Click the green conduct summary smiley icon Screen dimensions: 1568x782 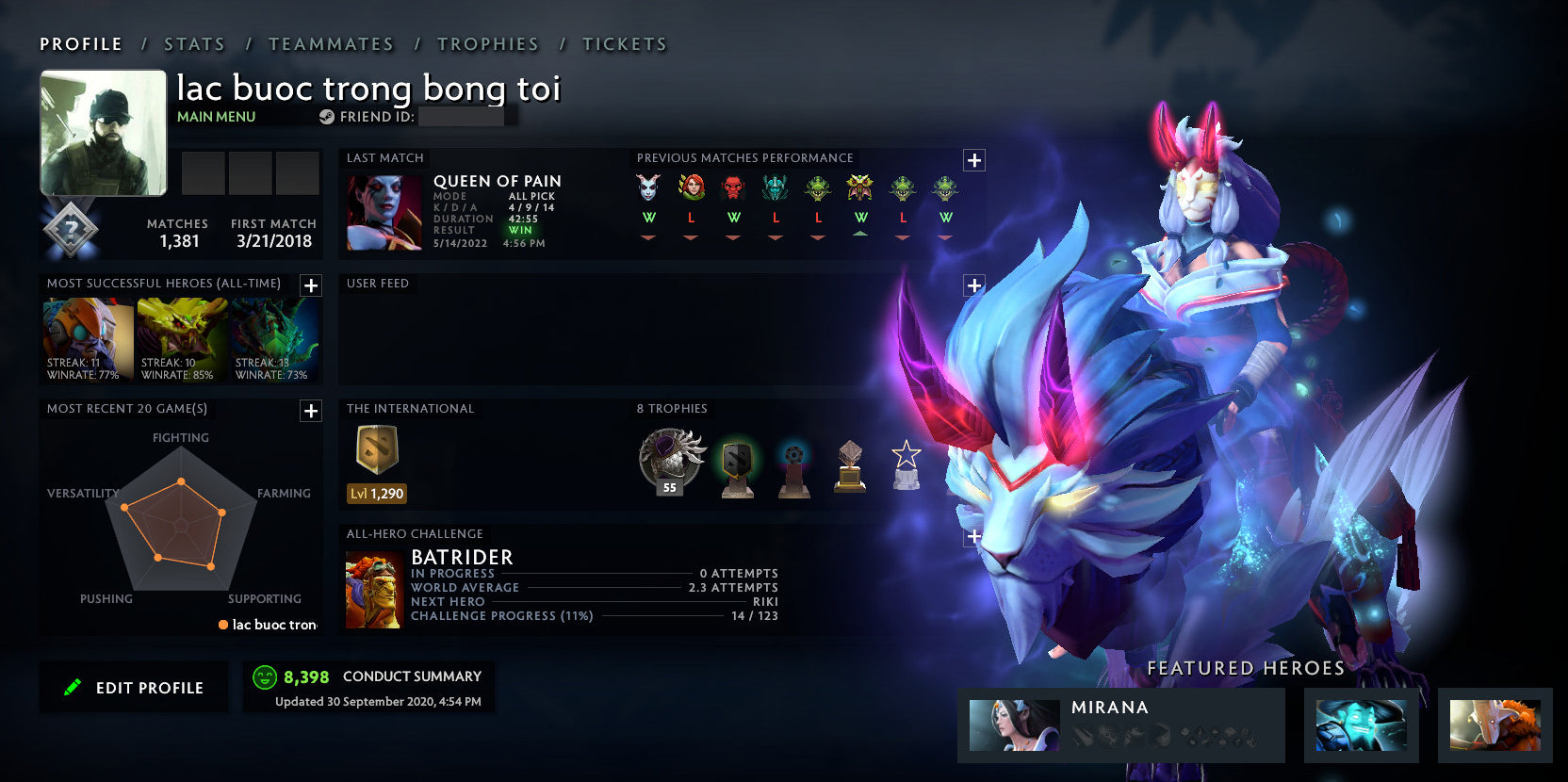pyautogui.click(x=265, y=676)
